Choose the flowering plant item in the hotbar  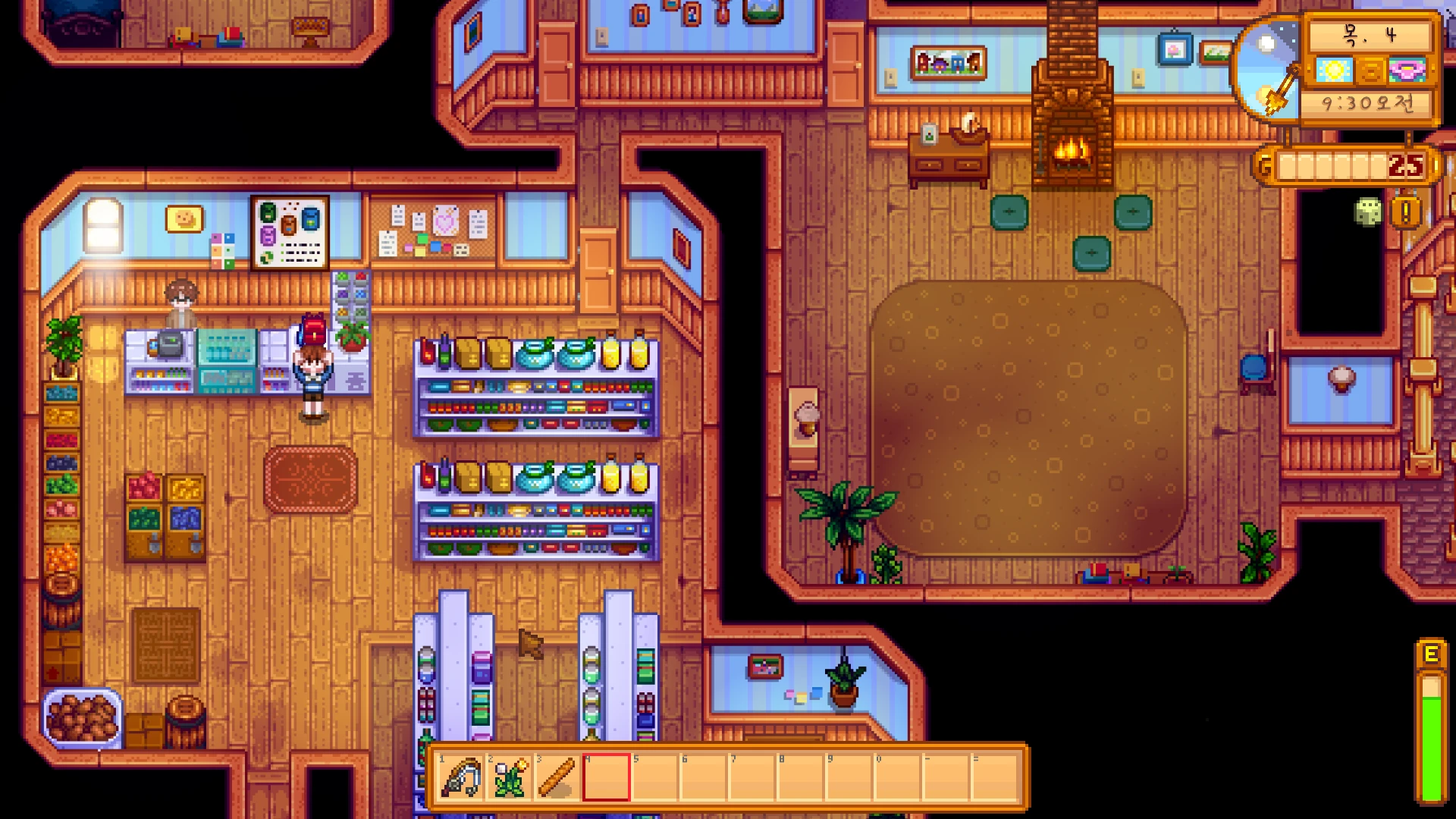pyautogui.click(x=510, y=777)
